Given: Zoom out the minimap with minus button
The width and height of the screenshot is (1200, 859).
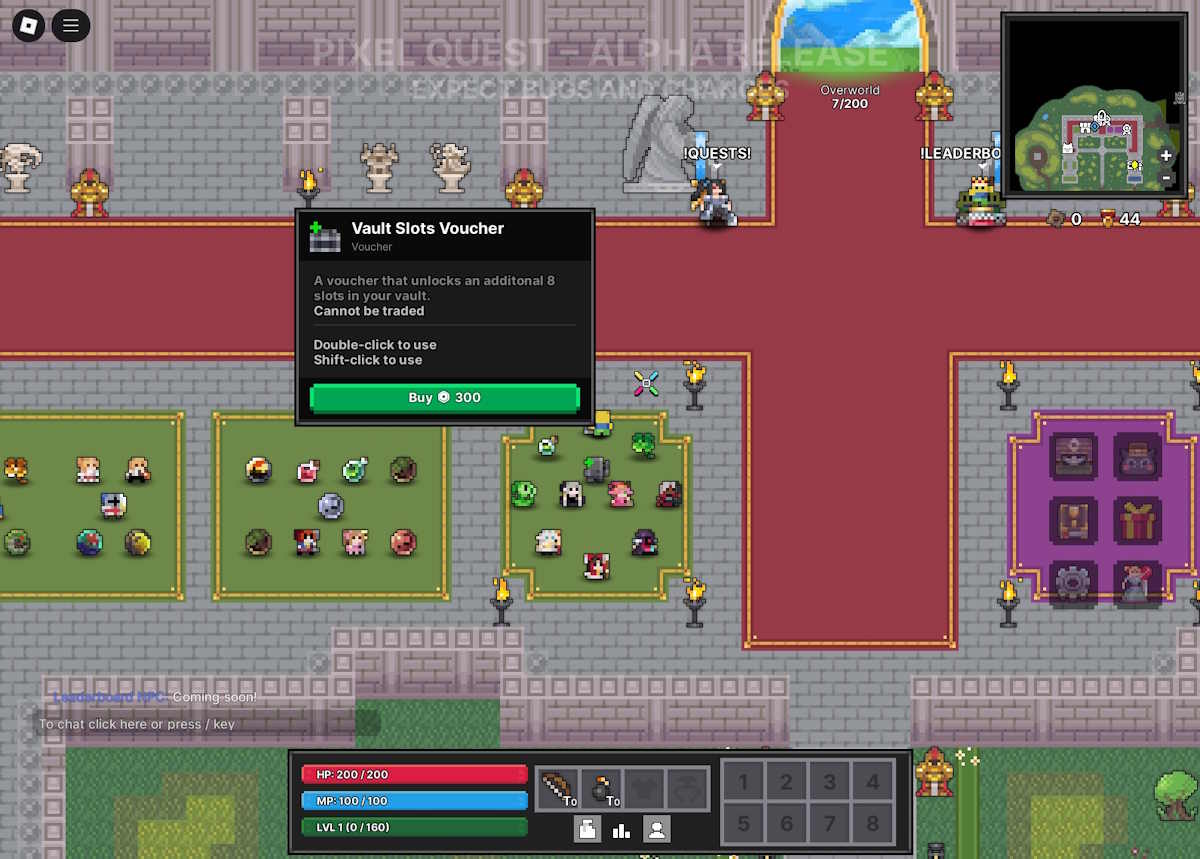Looking at the screenshot, I should tap(1166, 177).
